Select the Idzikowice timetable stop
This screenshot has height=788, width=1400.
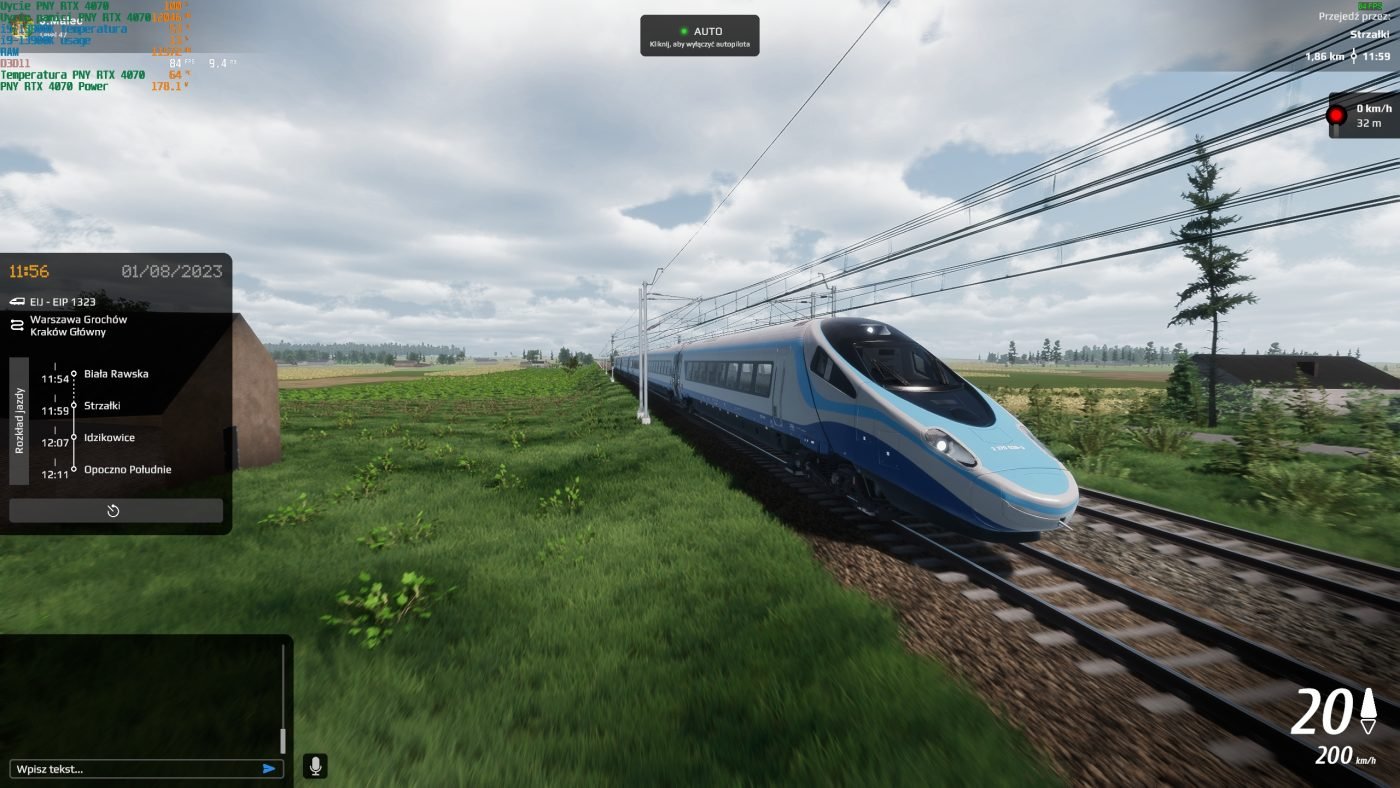109,438
